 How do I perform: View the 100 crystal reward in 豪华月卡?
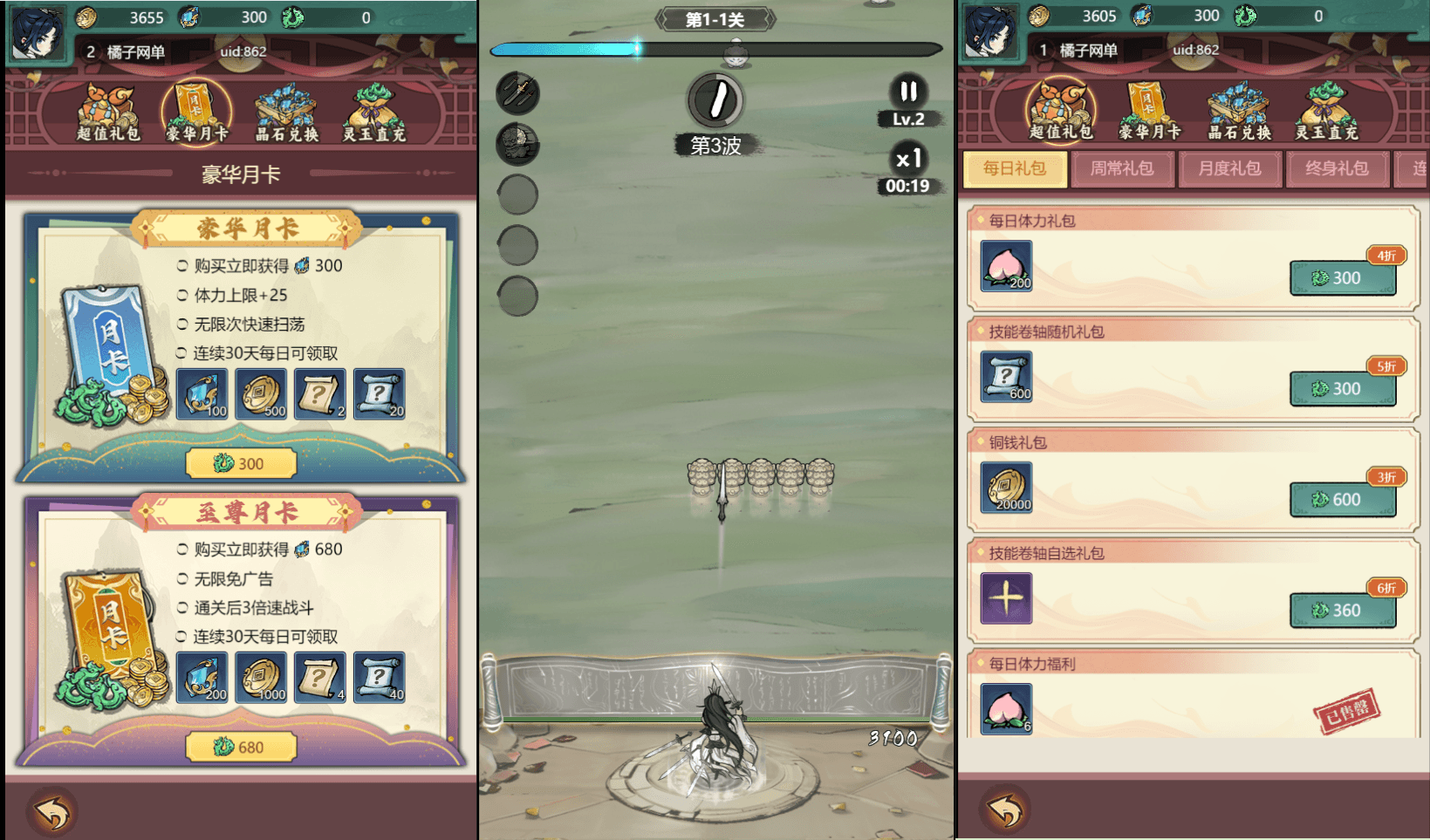[202, 393]
